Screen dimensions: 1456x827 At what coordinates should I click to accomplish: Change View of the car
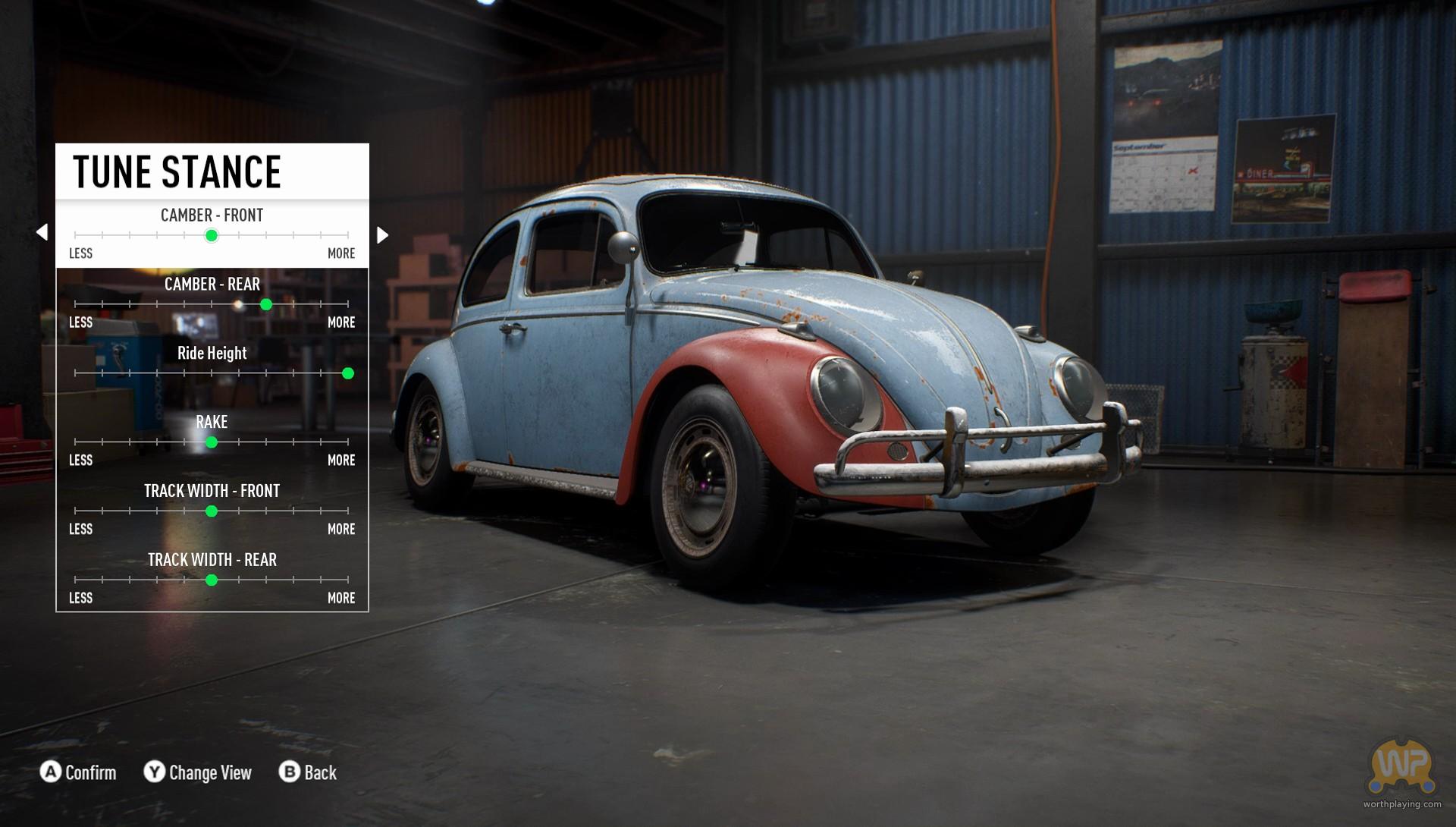click(x=198, y=772)
